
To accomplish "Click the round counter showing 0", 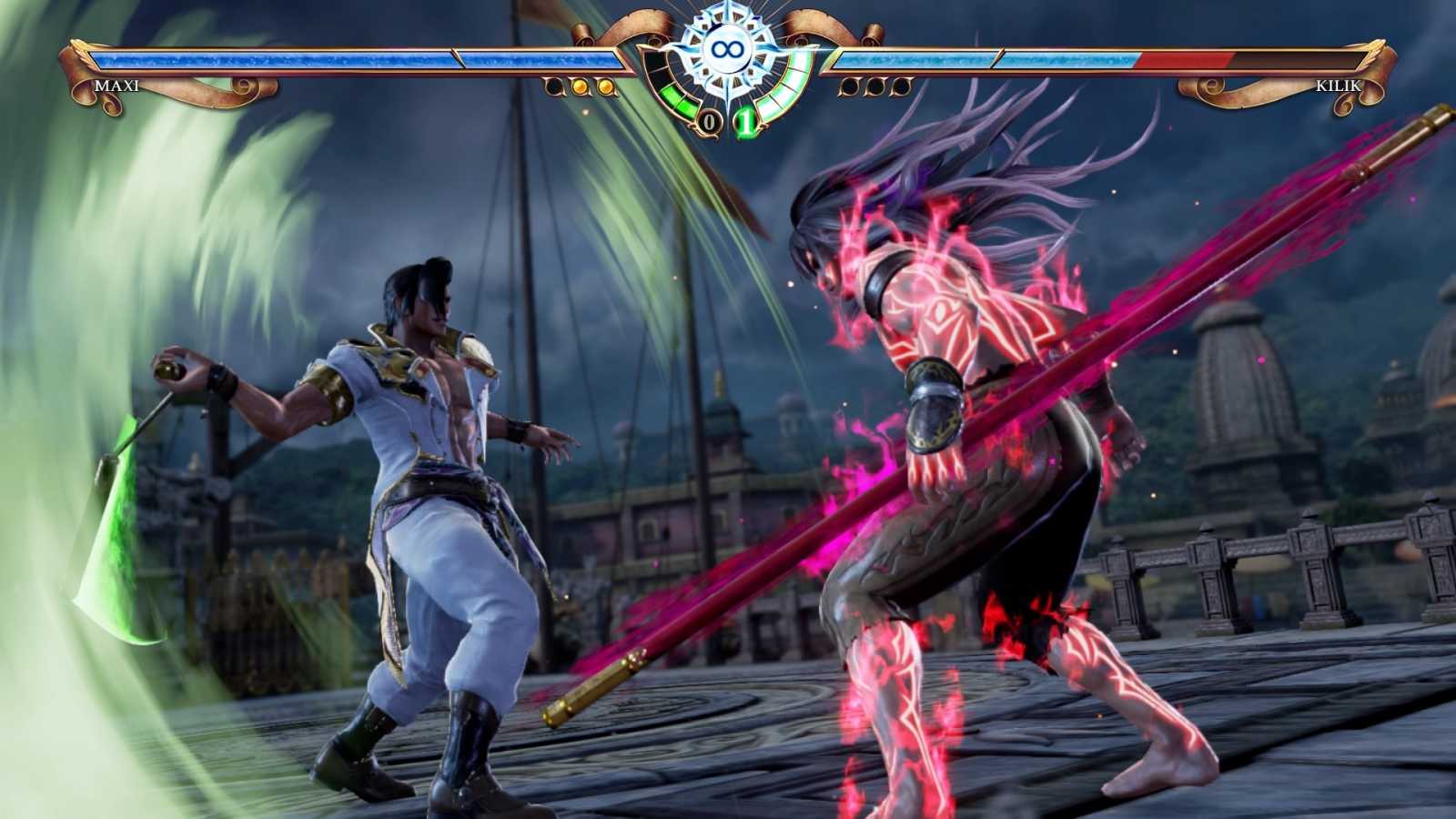I will click(x=709, y=119).
